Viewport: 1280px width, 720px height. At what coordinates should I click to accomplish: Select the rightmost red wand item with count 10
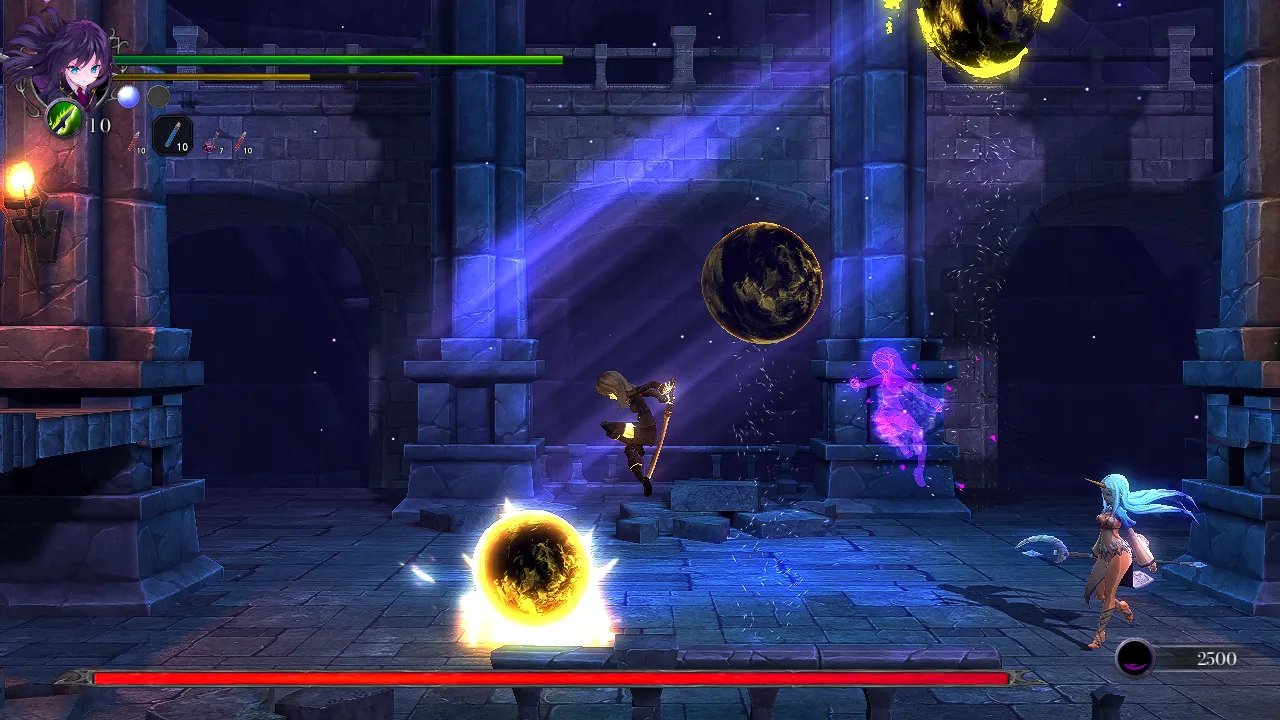[x=238, y=140]
